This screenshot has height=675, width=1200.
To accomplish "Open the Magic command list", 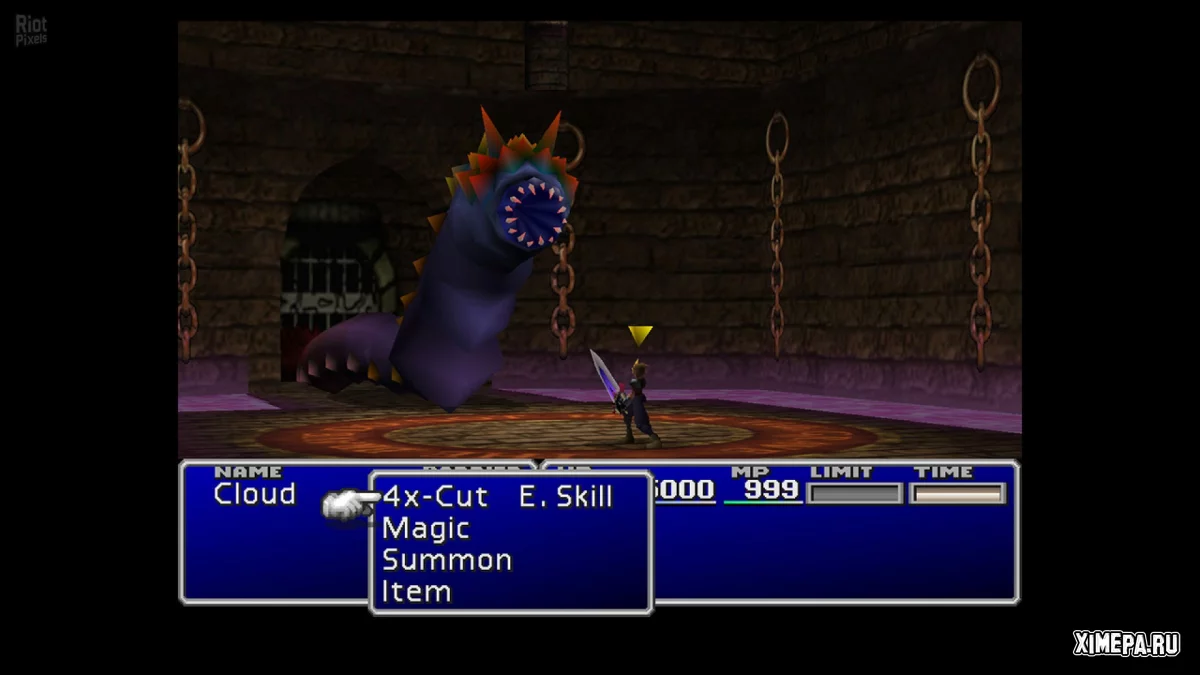I will 425,528.
